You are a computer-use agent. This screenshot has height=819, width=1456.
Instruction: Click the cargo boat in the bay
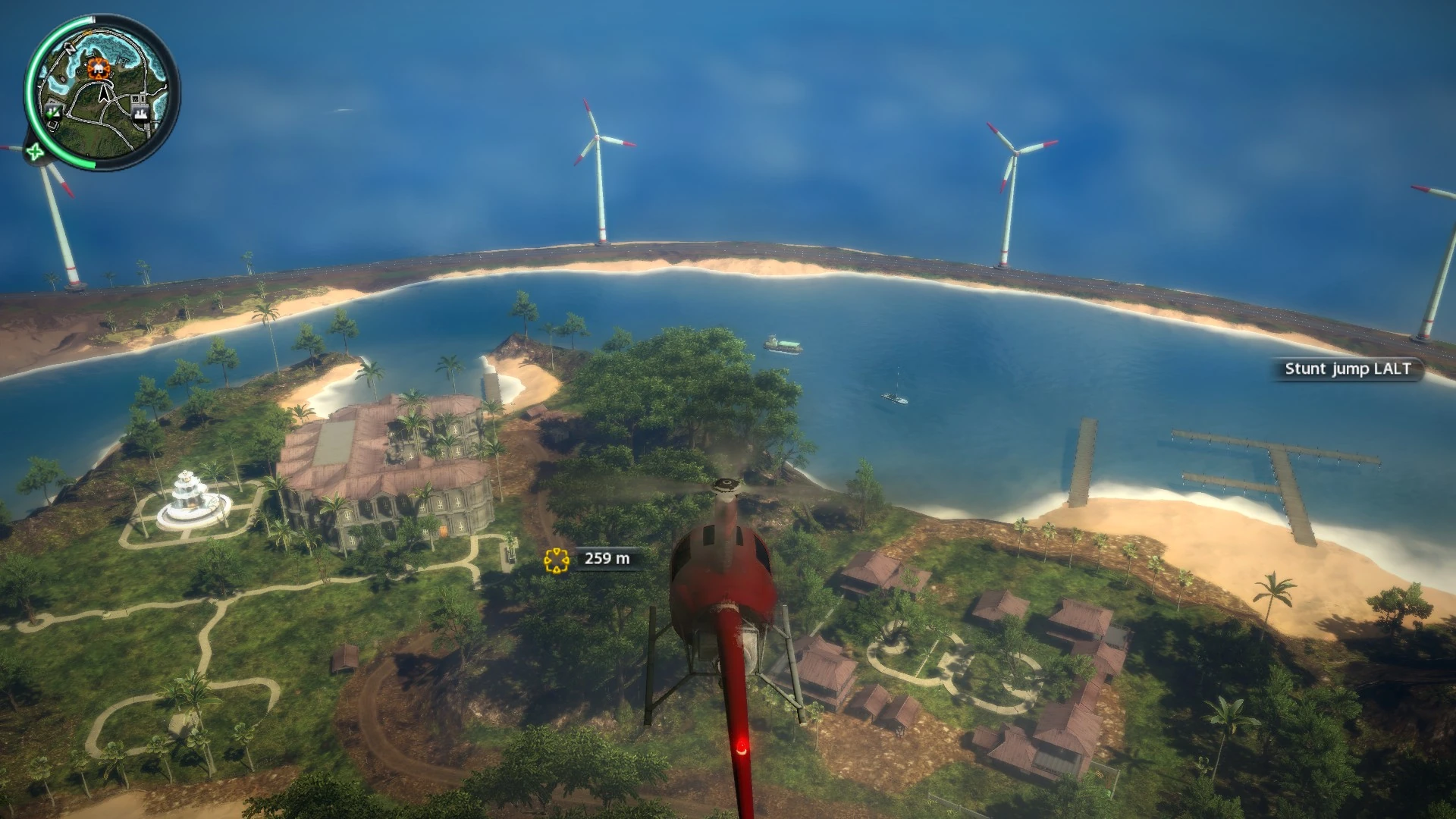(784, 344)
